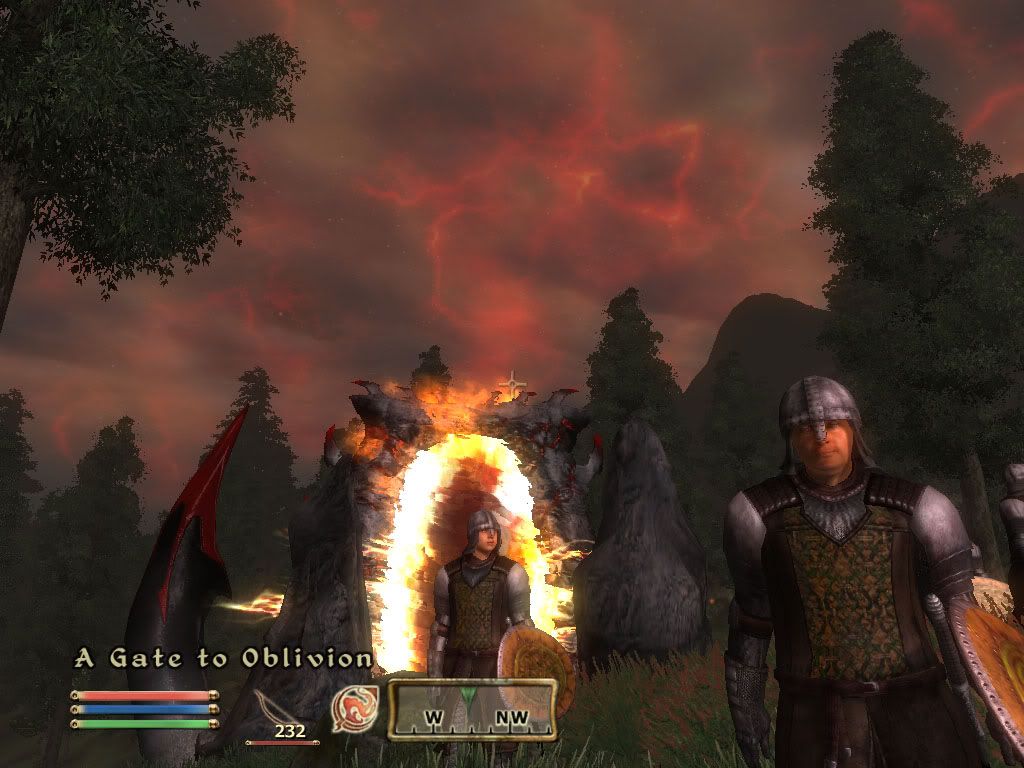Select the round red active spell icon
This screenshot has height=768, width=1024.
pyautogui.click(x=351, y=706)
